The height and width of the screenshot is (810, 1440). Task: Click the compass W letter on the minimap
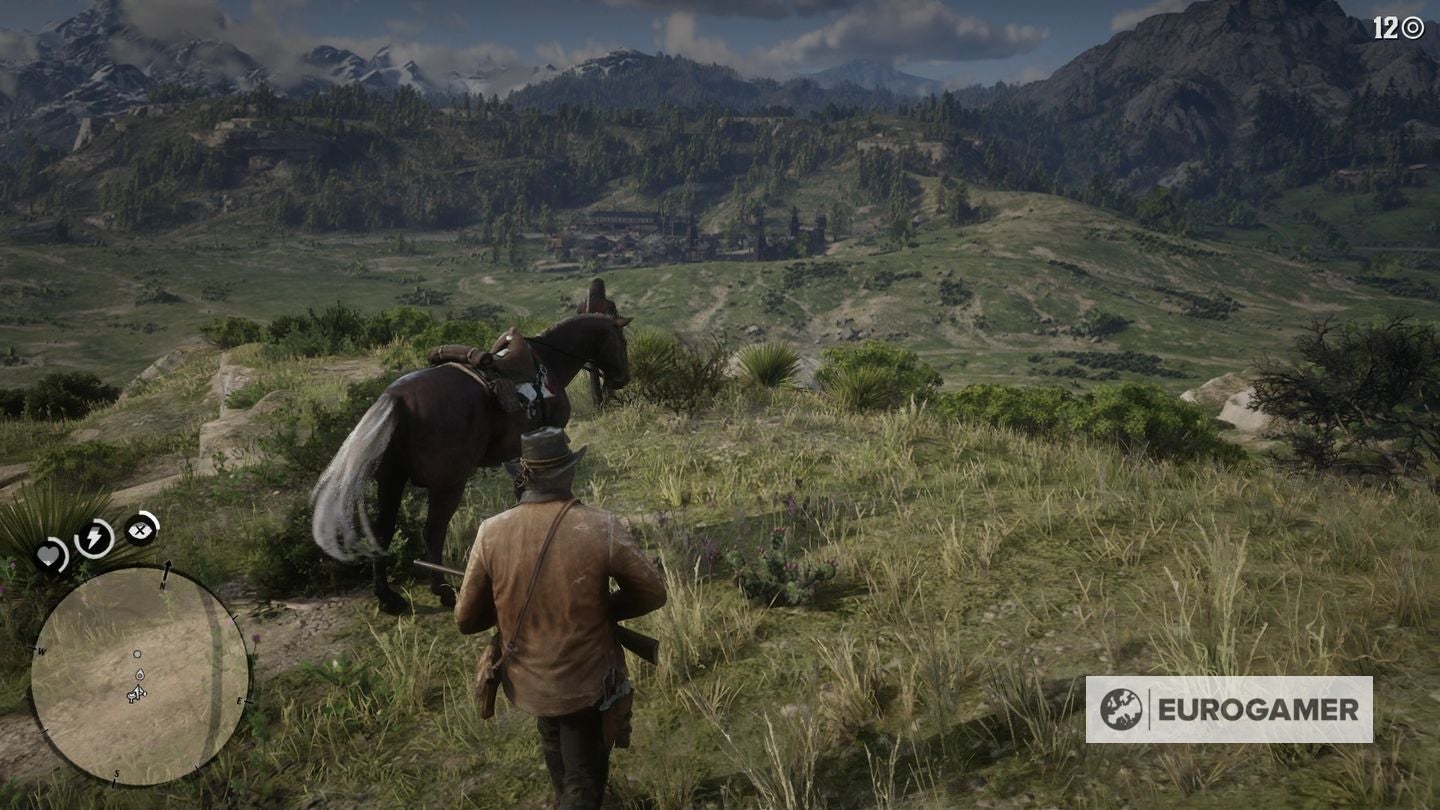pos(40,651)
